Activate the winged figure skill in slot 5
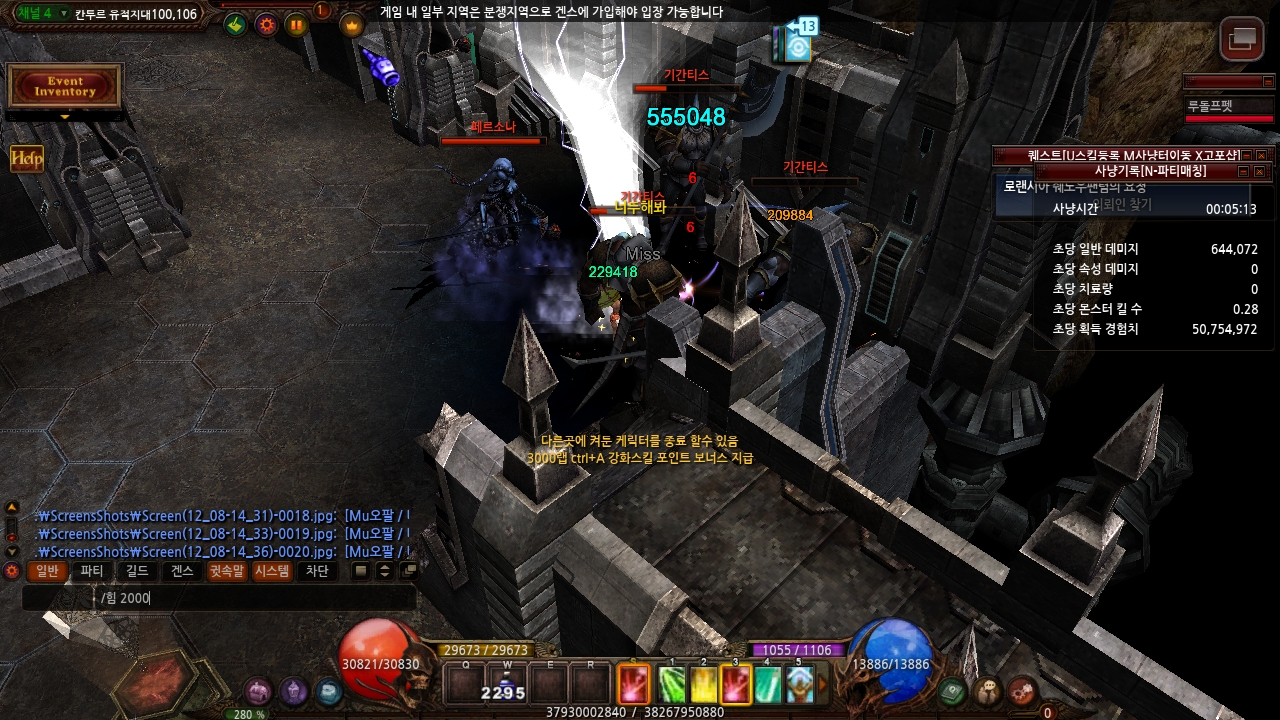Image resolution: width=1280 pixels, height=720 pixels. (x=799, y=685)
